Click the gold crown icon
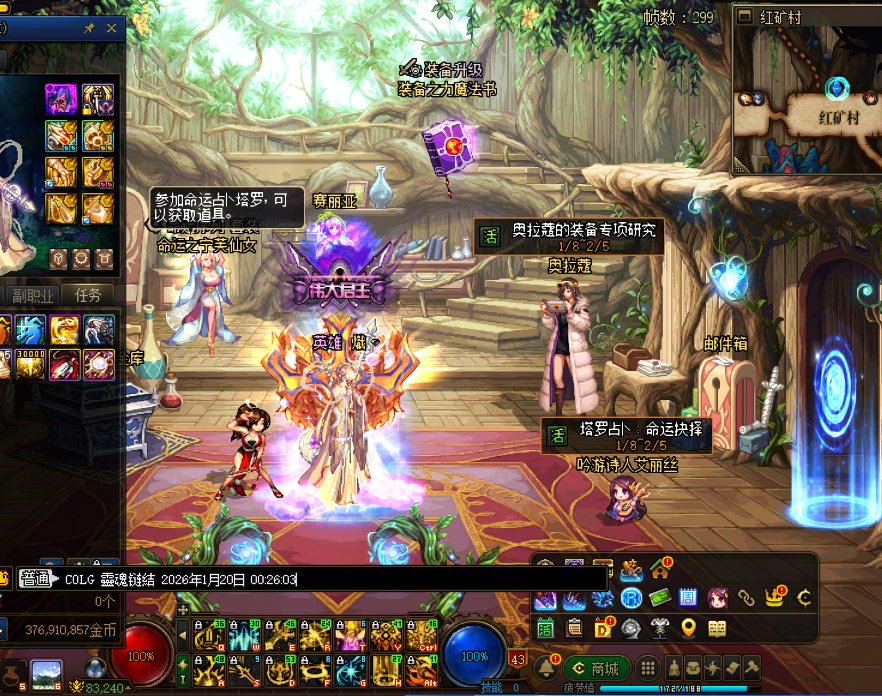882x696 pixels. pyautogui.click(x=774, y=598)
